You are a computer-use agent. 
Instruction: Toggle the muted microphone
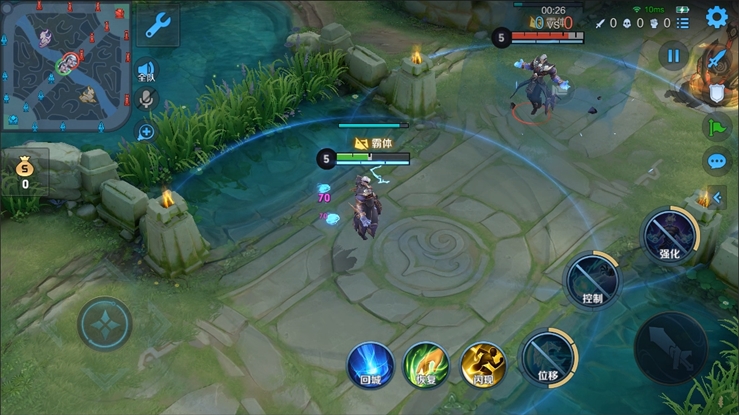coord(146,99)
